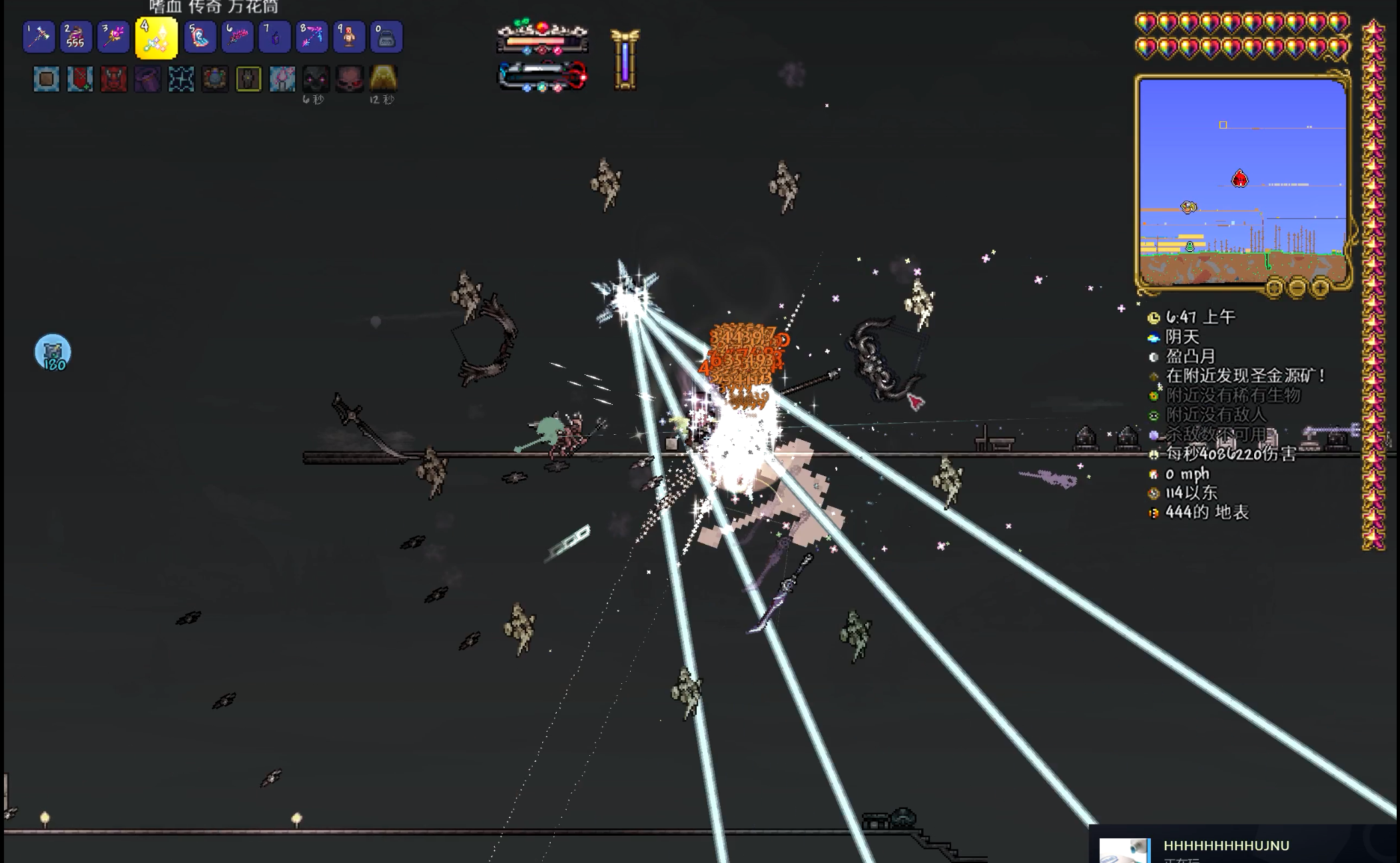
Task: Click the dark skull buff with 6-second timer
Action: click(316, 79)
